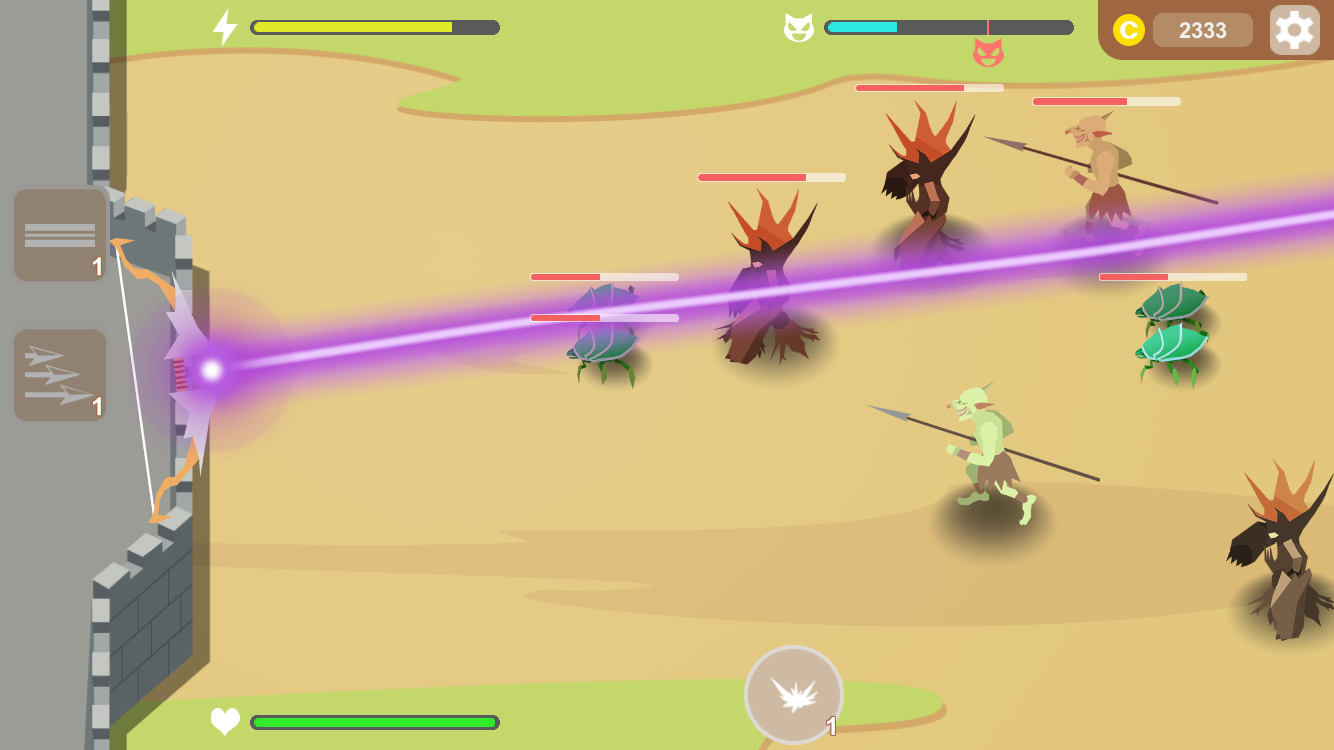Click the purple laser beam origin point
The image size is (1334, 750).
[x=210, y=370]
